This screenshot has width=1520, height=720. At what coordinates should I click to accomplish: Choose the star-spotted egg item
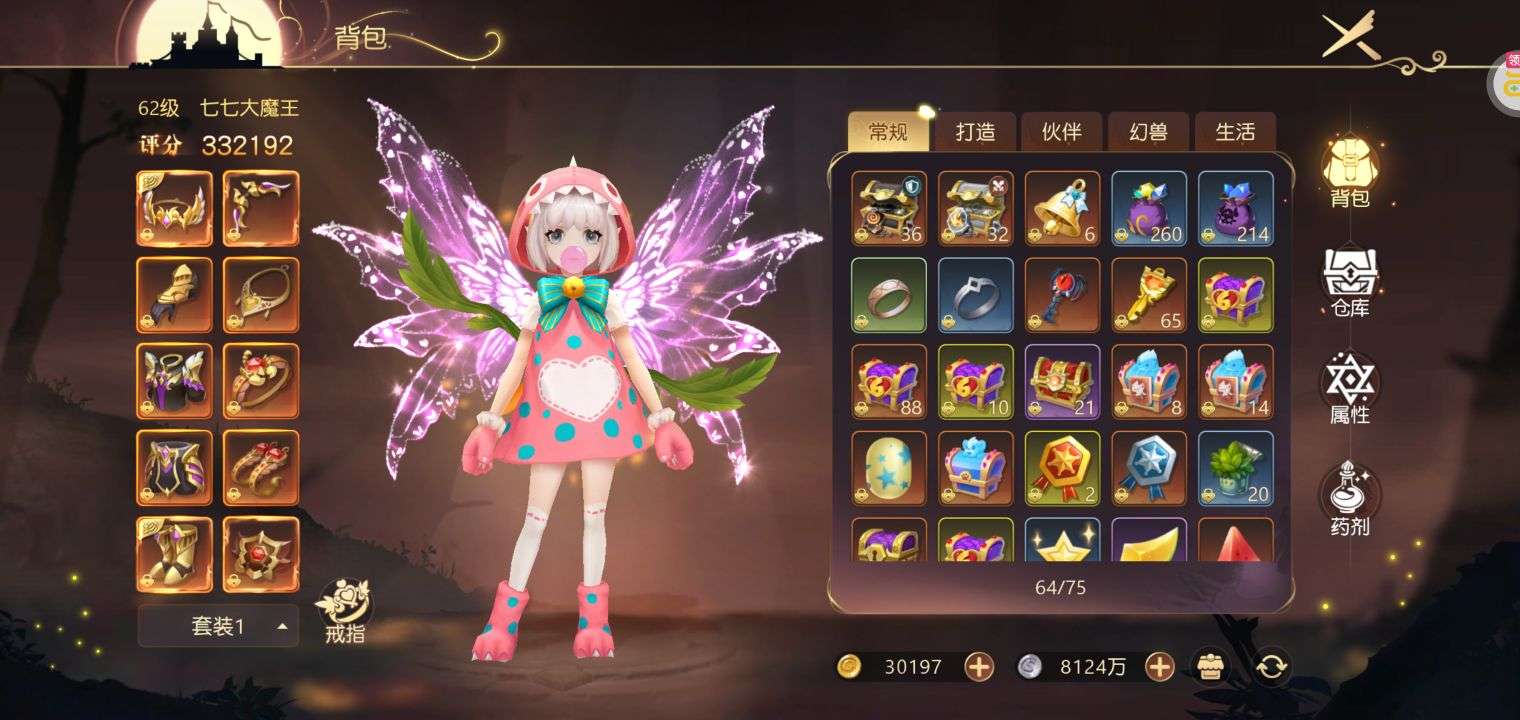889,468
